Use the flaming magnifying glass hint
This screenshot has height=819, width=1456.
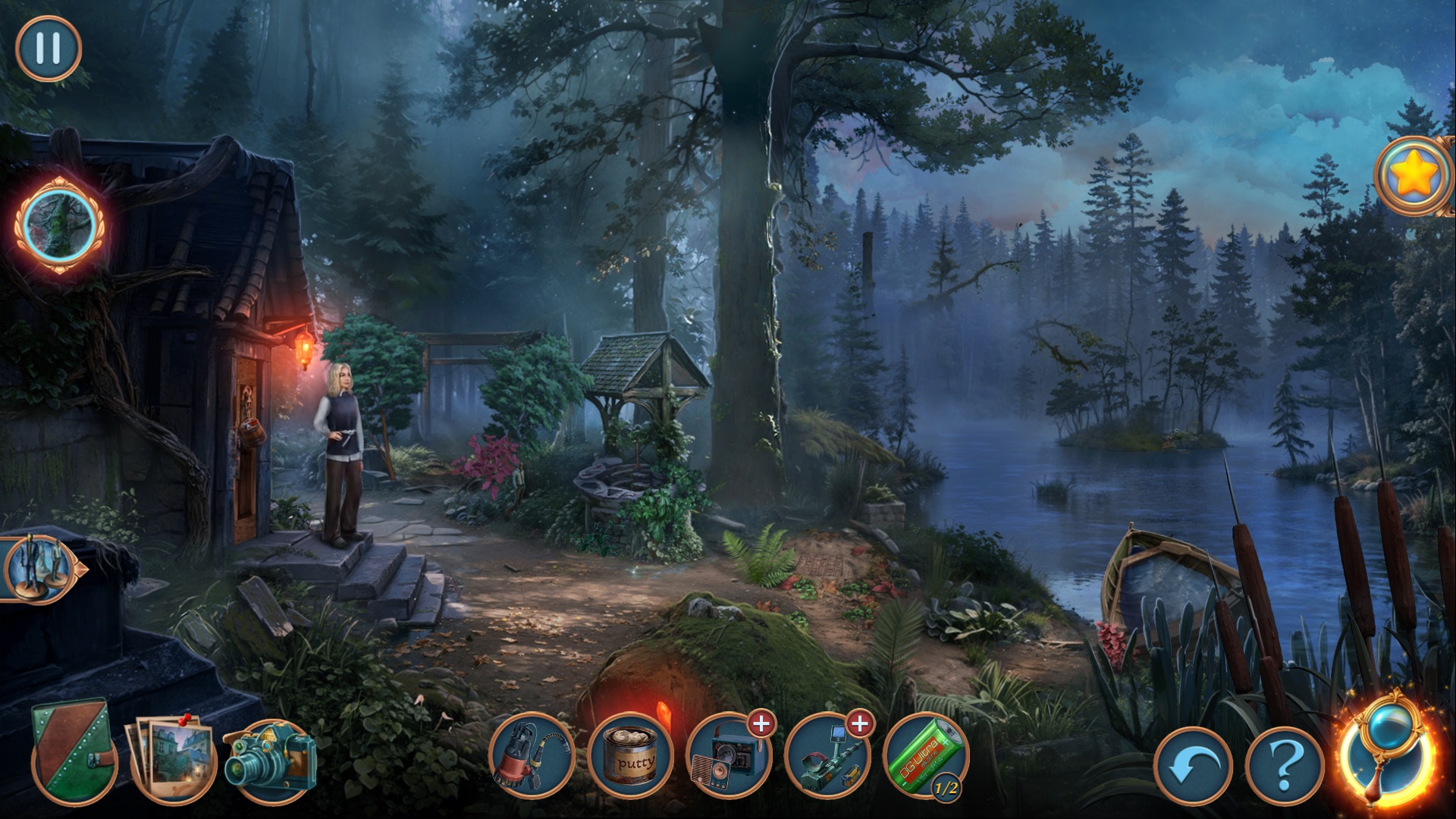tap(1387, 751)
